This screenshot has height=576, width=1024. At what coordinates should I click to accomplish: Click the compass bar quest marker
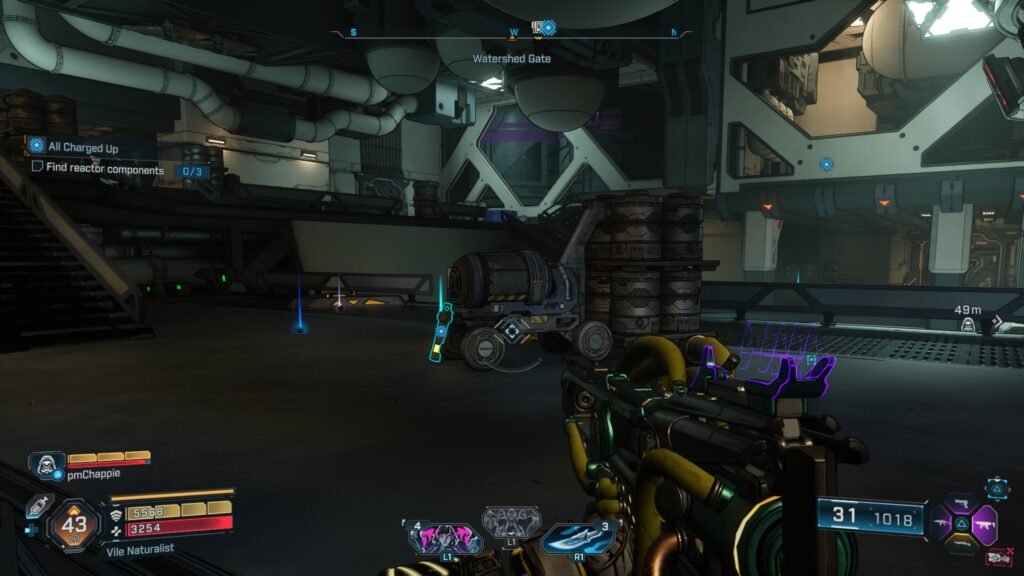coord(547,28)
